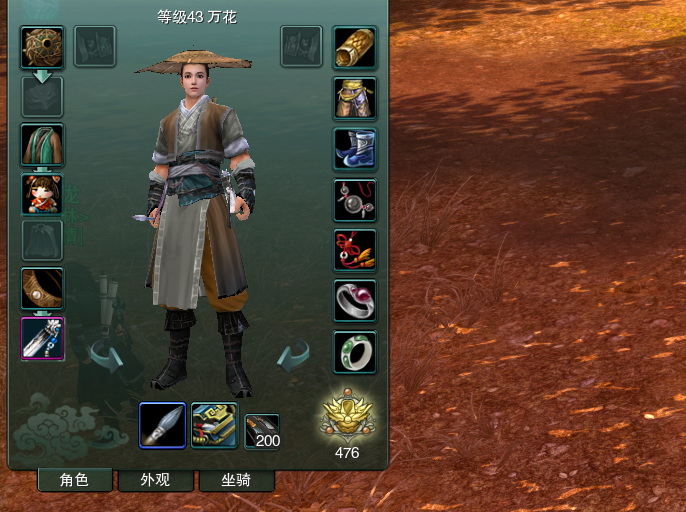The height and width of the screenshot is (512, 686).
Task: Select the silver ring with red gem
Action: [x=354, y=301]
